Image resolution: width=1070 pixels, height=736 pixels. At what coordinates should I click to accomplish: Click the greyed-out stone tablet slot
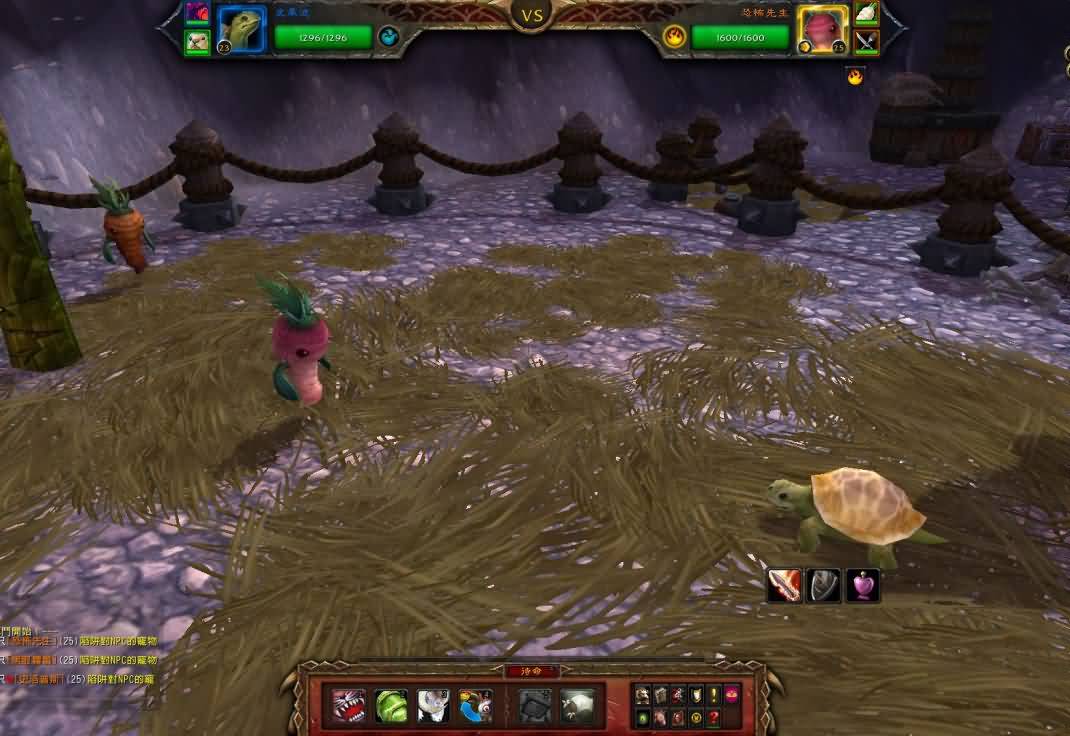coord(535,706)
